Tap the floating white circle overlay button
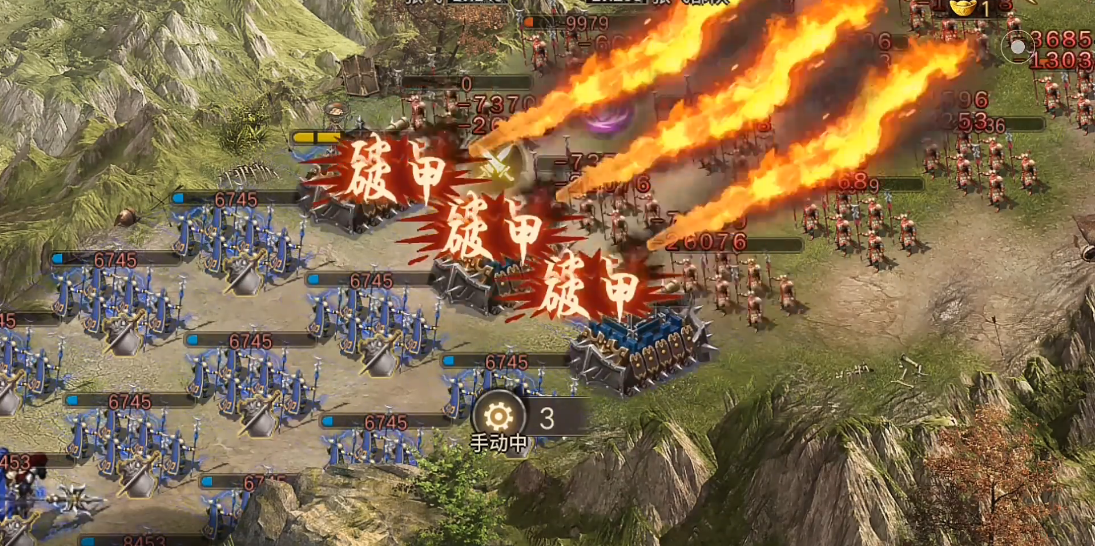Viewport: 1095px width, 546px height. 1017,45
